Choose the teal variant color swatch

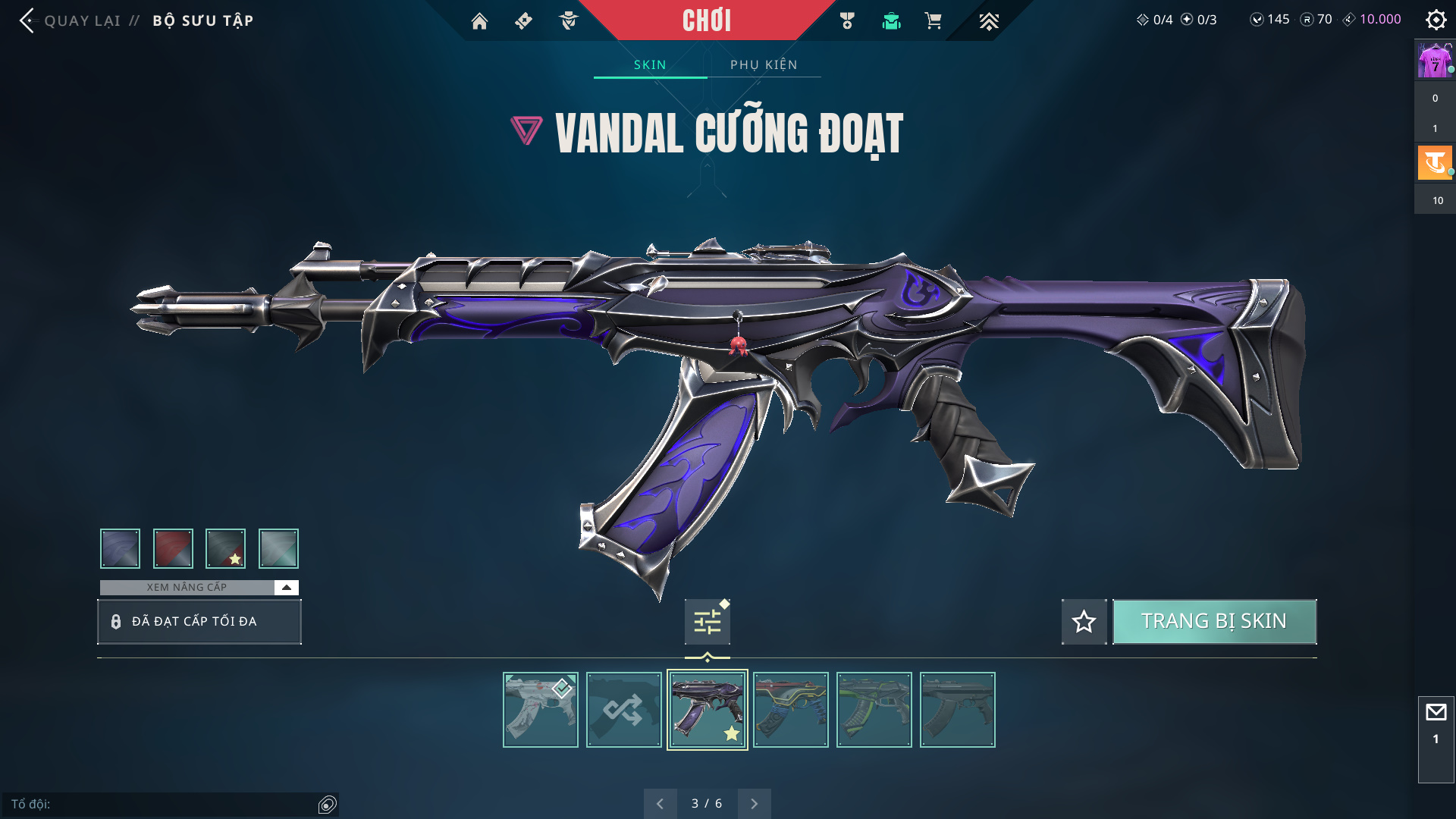278,548
